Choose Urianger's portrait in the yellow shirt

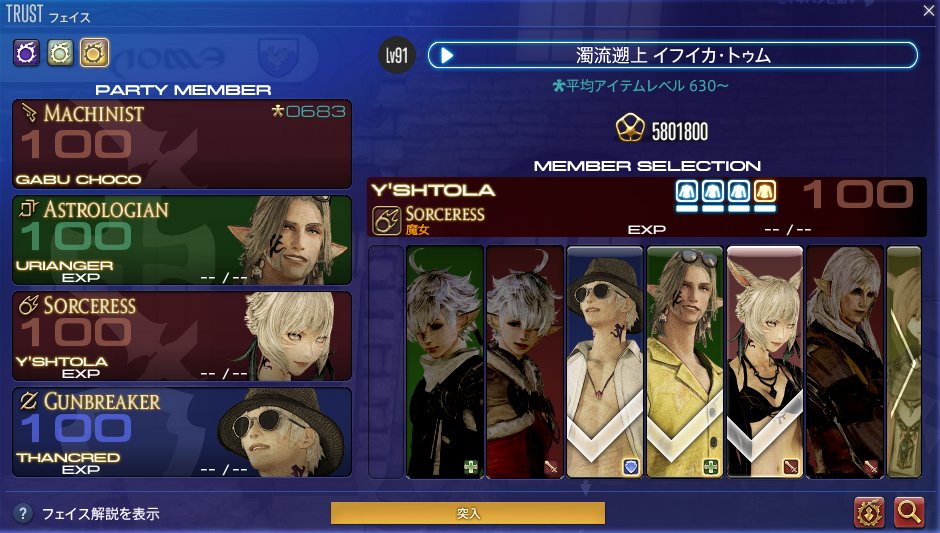pos(685,360)
